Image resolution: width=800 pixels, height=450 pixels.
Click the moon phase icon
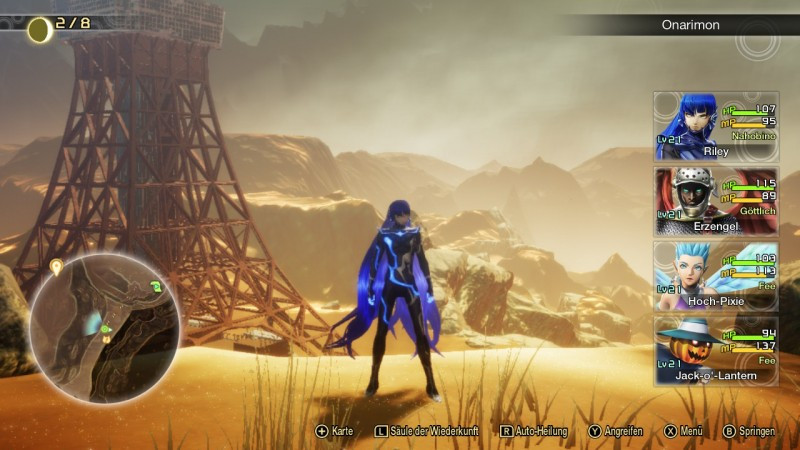point(40,31)
